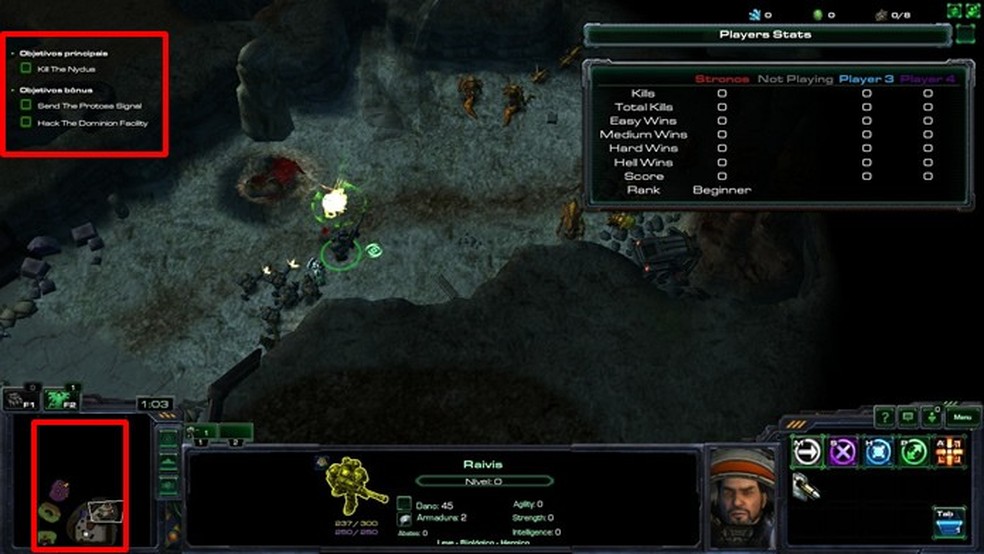Toggle the Send The Protoss Signal objective
Image resolution: width=984 pixels, height=554 pixels.
pos(26,105)
